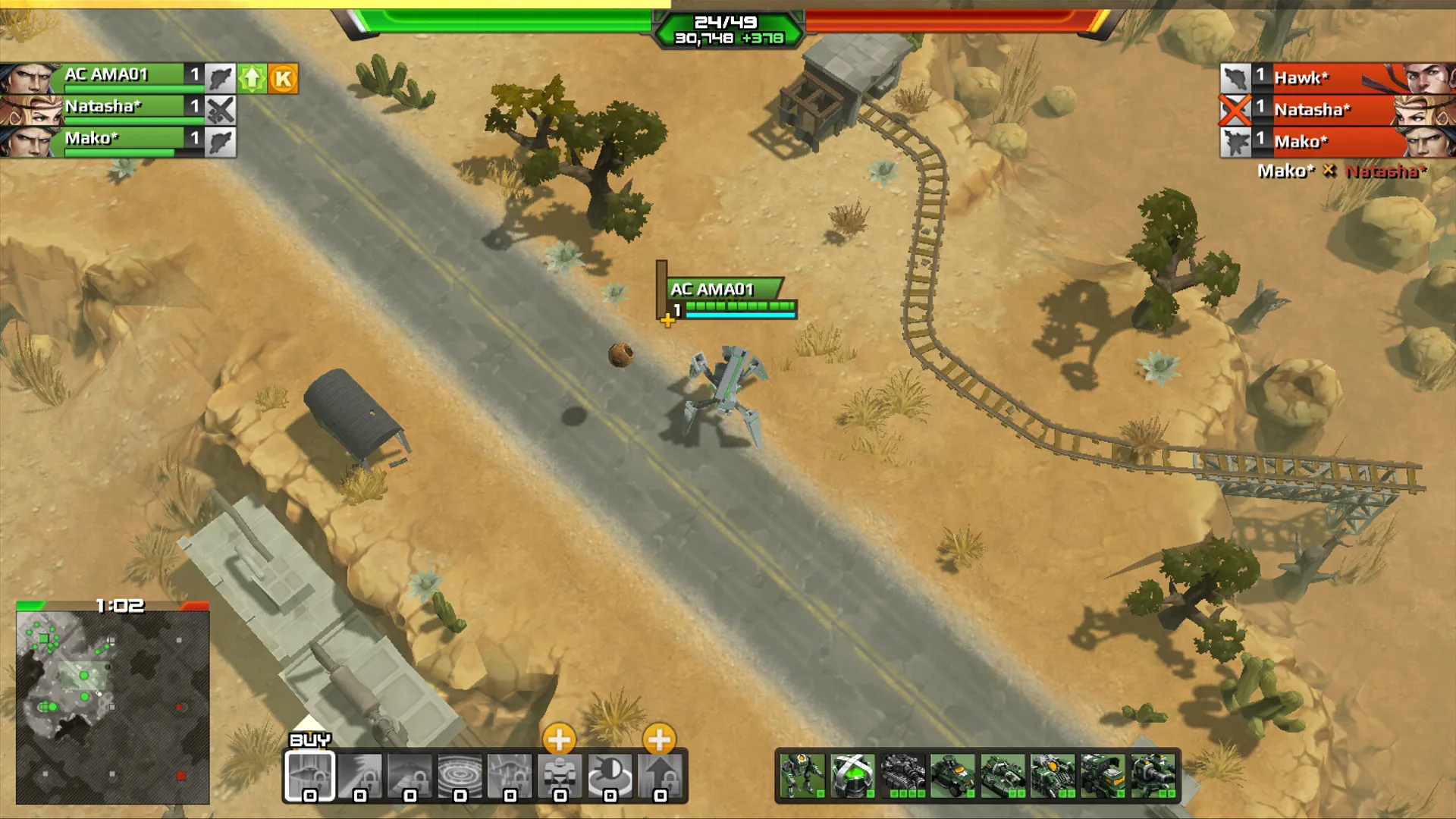Click the orange plus above the upgrade slot
Screen dimensions: 1456x819
tap(659, 737)
